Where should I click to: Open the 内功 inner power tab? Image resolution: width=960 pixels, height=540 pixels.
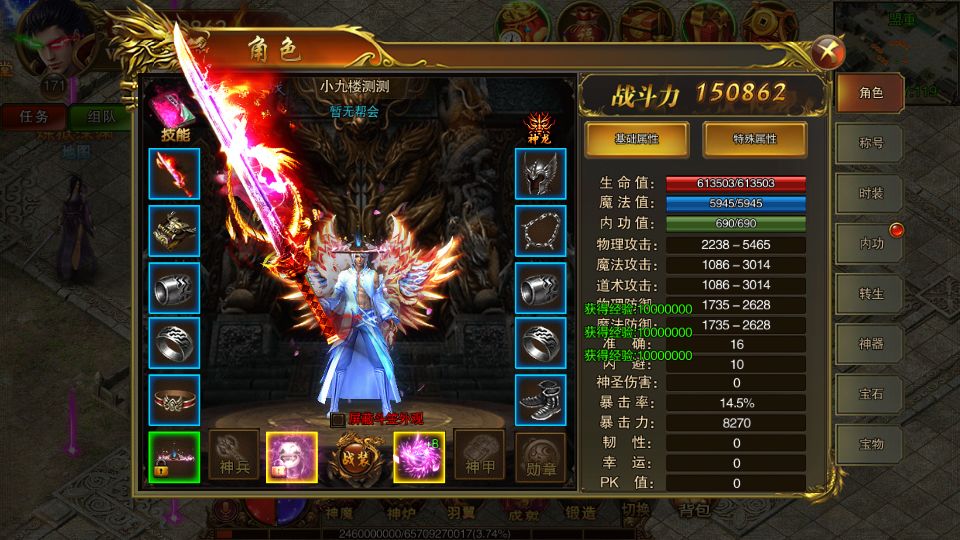(x=870, y=243)
